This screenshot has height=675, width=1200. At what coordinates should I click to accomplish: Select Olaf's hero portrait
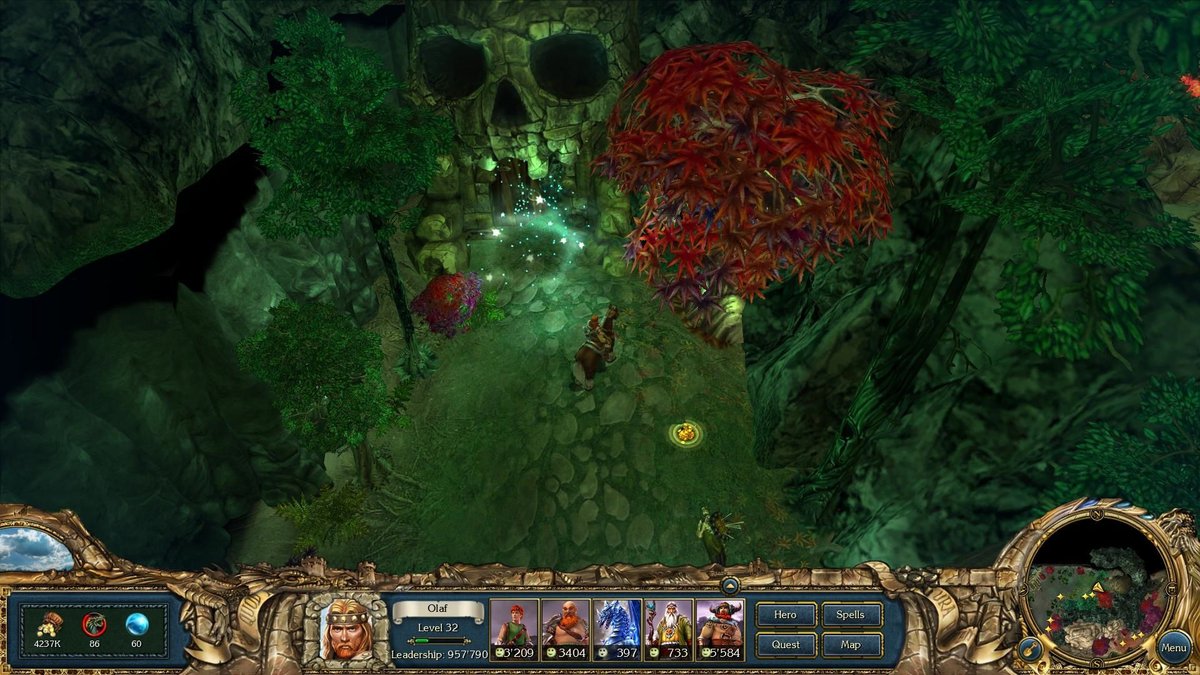tap(346, 630)
